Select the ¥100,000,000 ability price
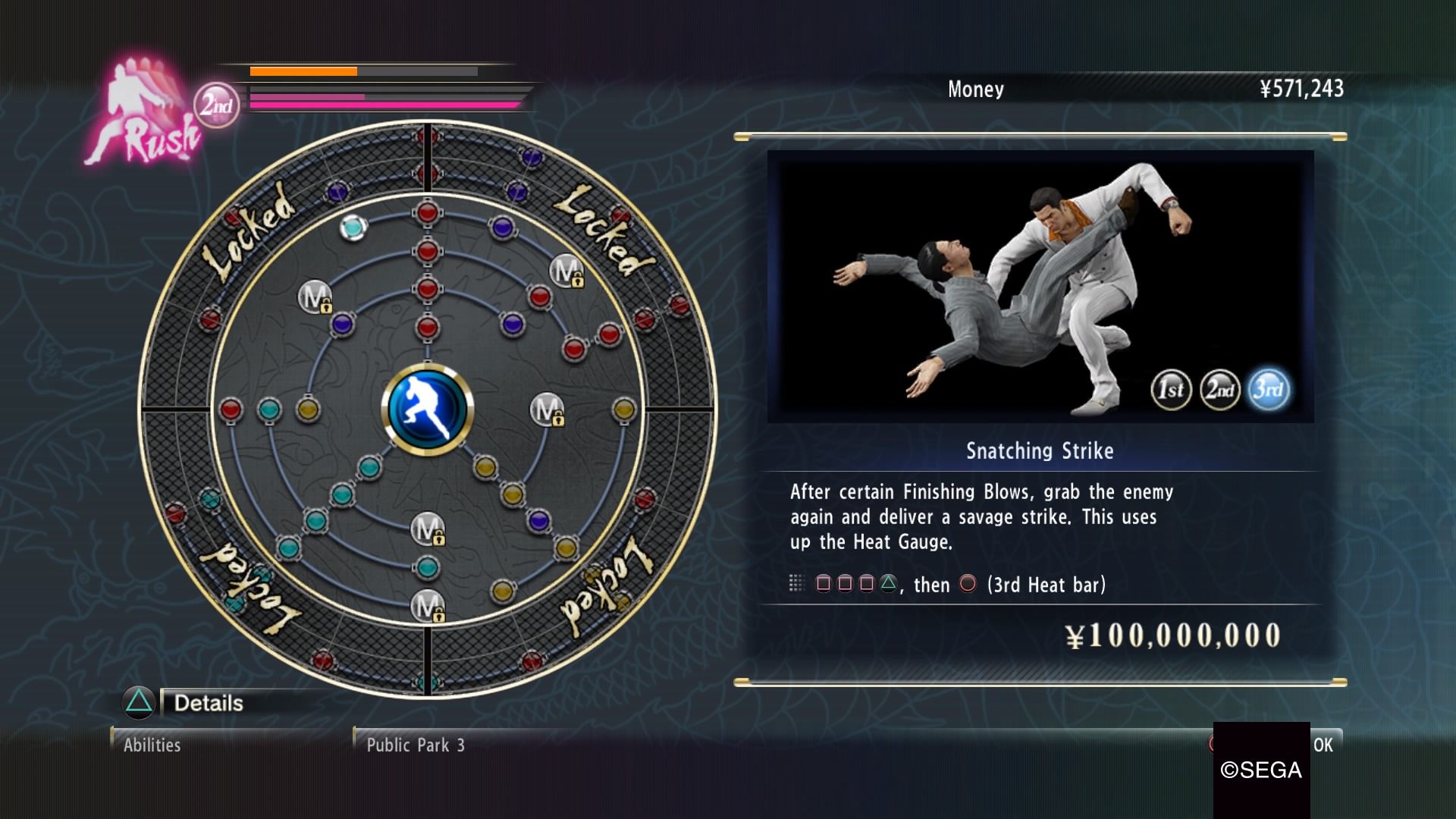 point(1172,635)
